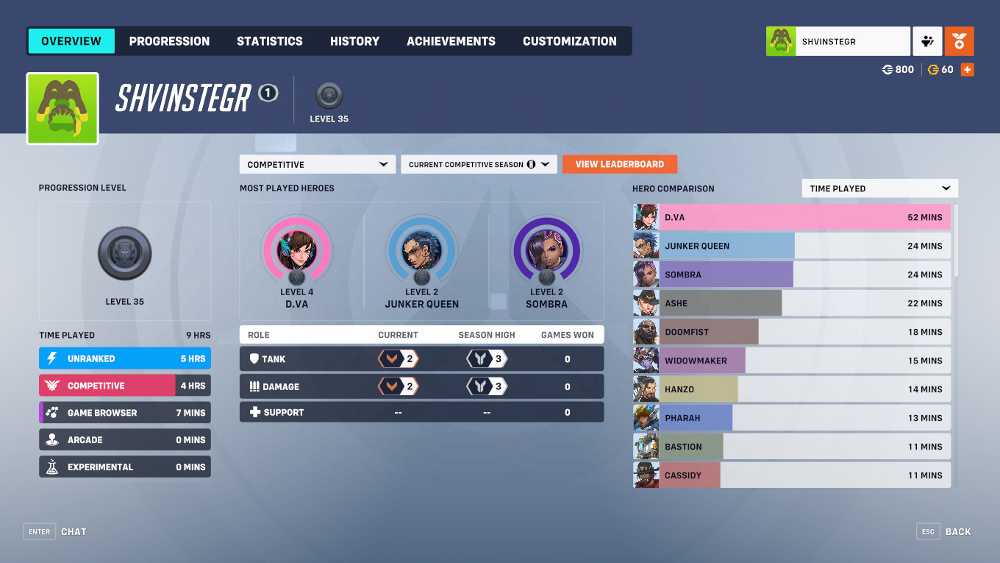Open the Current Competitive Season dropdown
1000x563 pixels.
[478, 164]
